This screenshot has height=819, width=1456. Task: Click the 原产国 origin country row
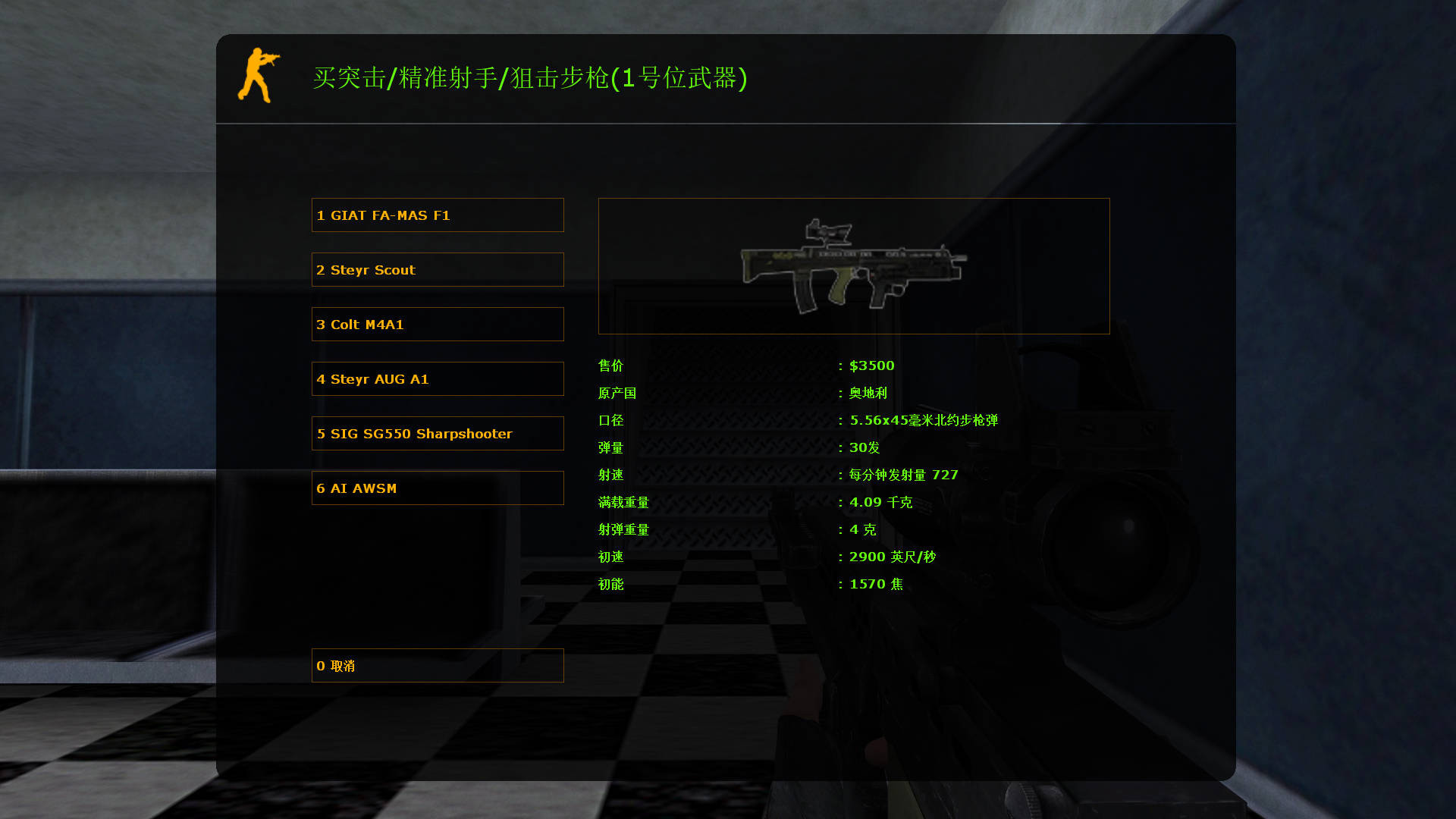point(617,393)
